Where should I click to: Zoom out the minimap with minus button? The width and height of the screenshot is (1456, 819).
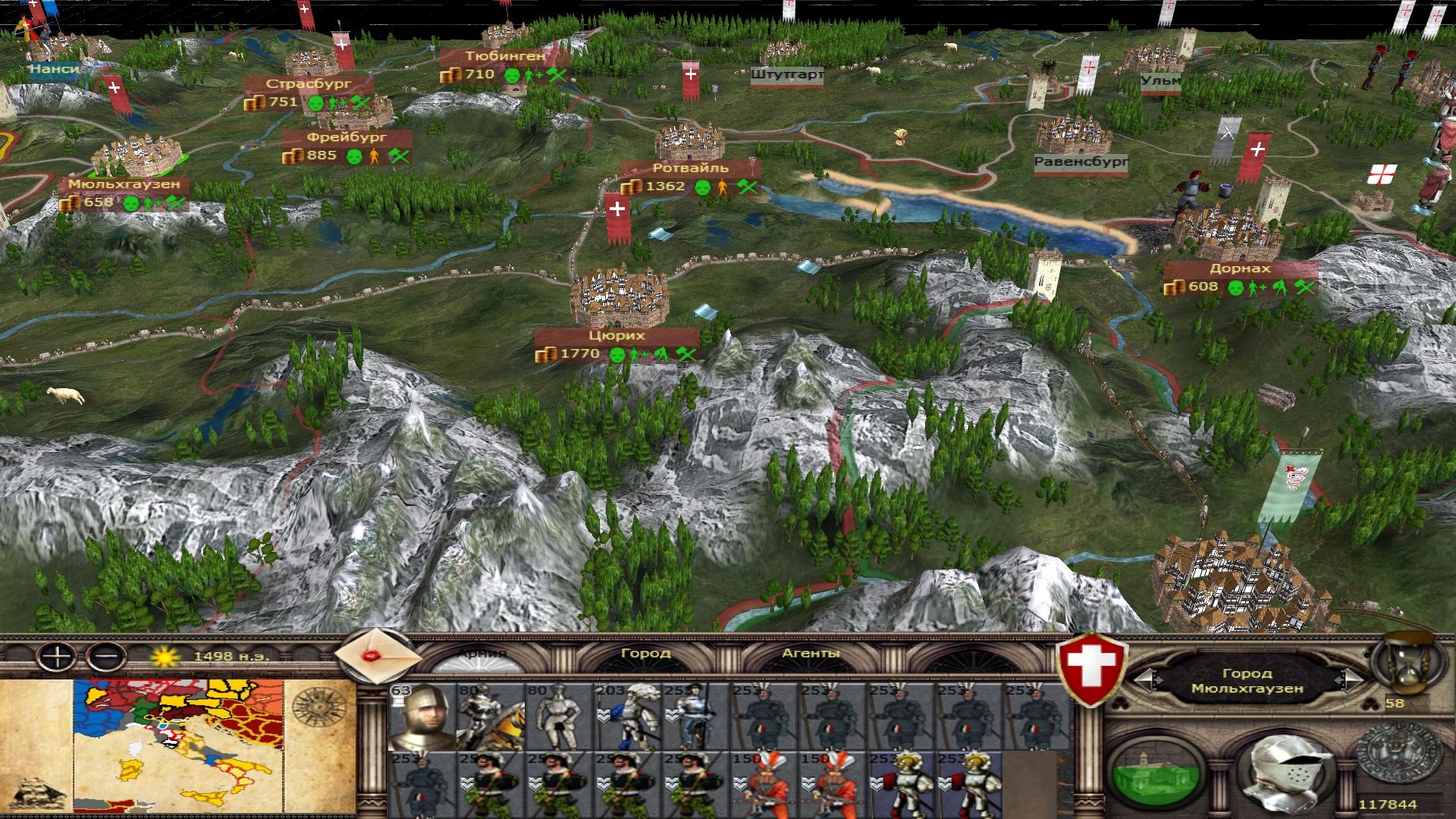105,657
